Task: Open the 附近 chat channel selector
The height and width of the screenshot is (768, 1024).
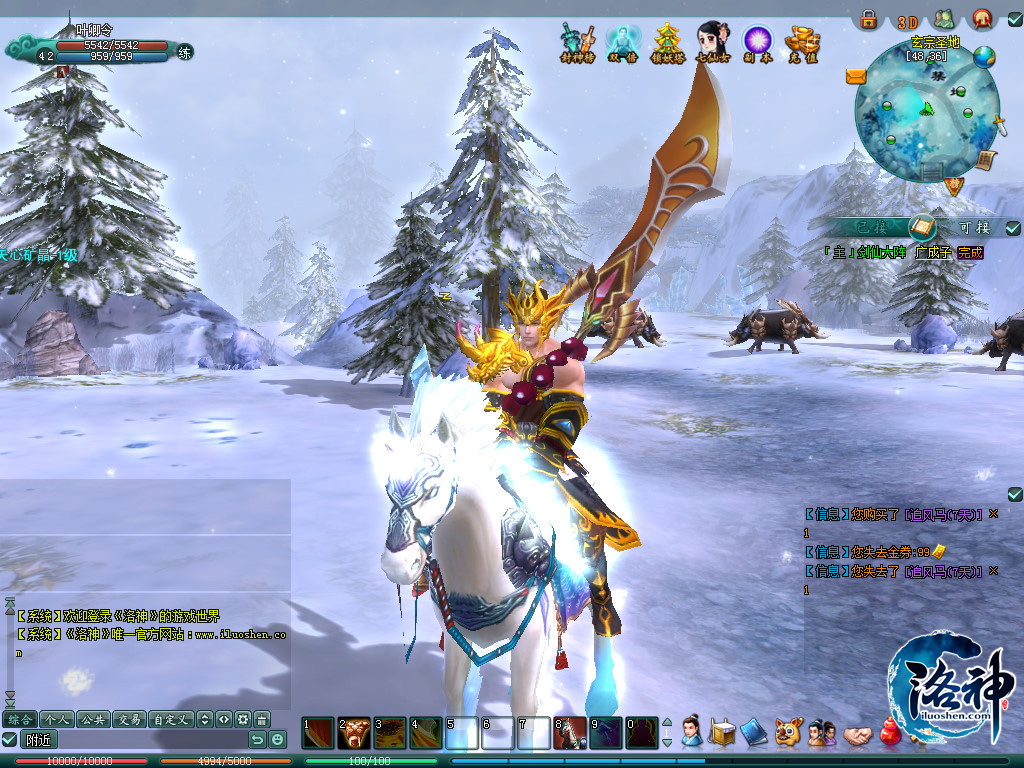Action: pos(40,740)
